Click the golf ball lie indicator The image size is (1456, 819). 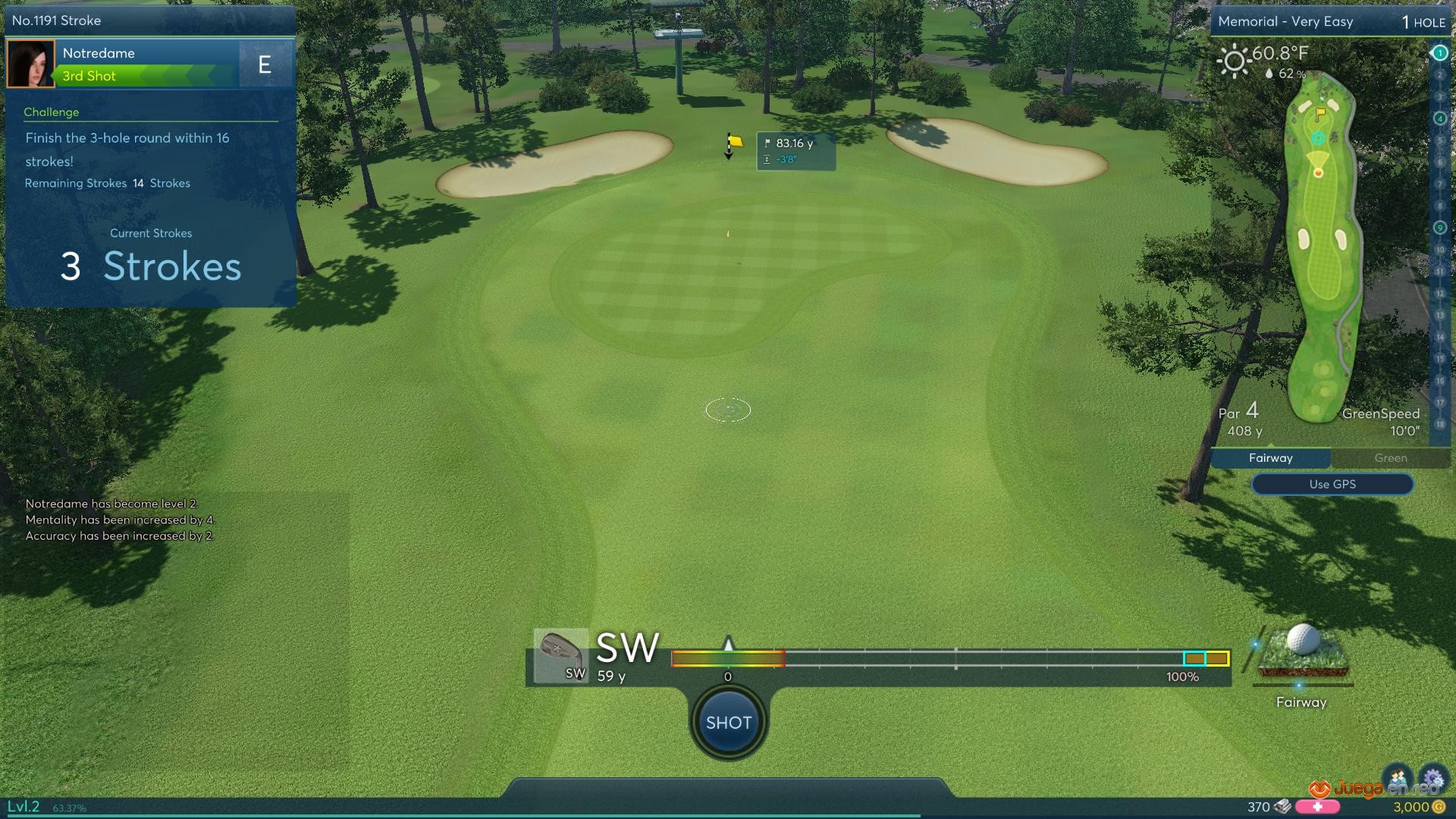(x=1302, y=652)
